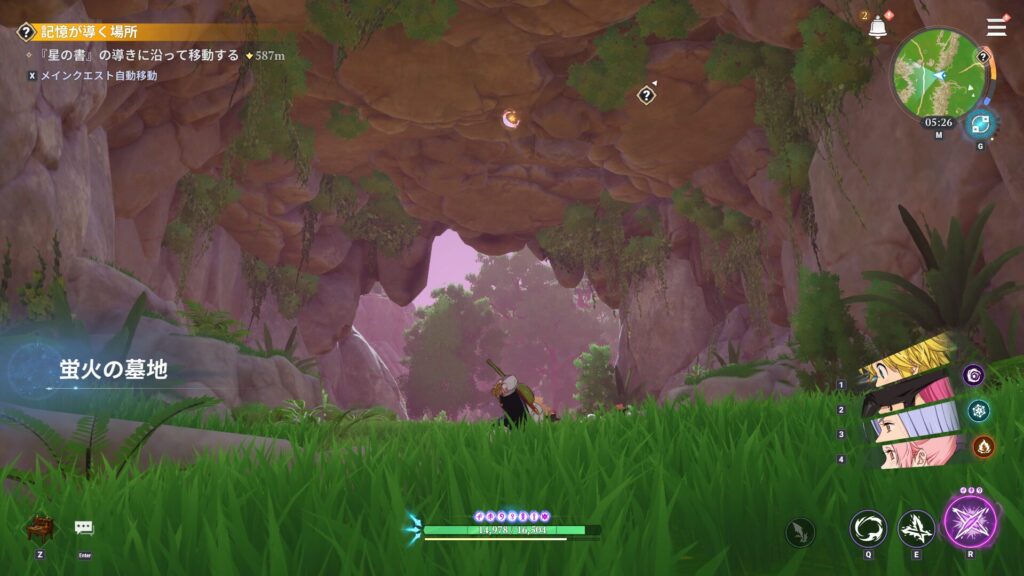Activate the teal snowflake tag skill
The image size is (1024, 576).
(979, 410)
